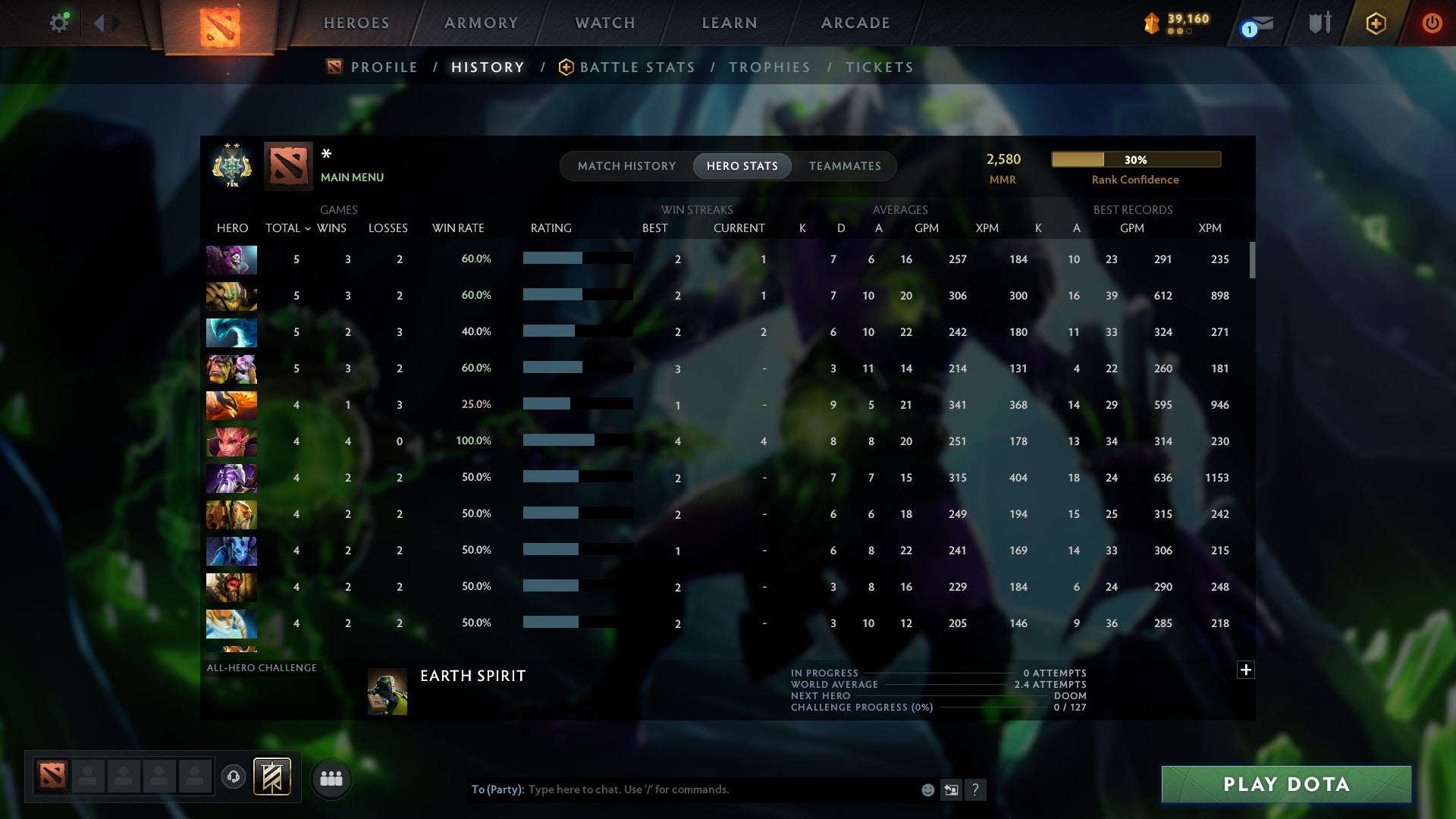Viewport: 1456px width, 819px height.
Task: Click the Rank Confidence progress bar
Action: [x=1135, y=159]
